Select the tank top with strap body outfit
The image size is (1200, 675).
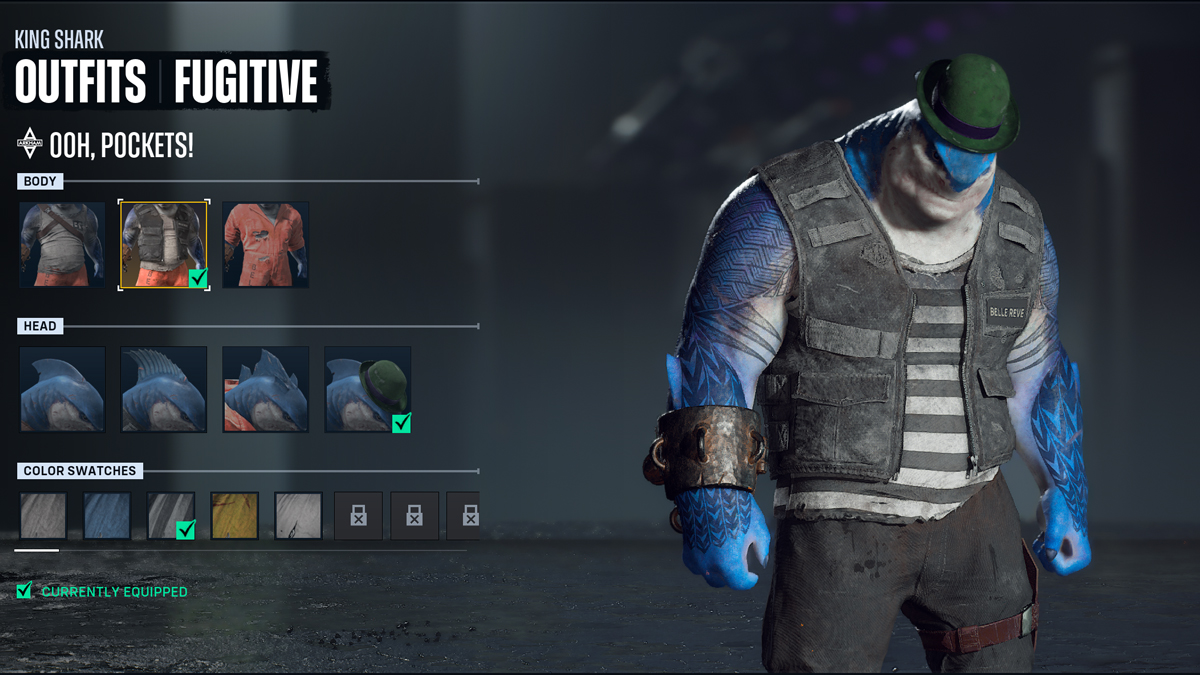tap(62, 245)
